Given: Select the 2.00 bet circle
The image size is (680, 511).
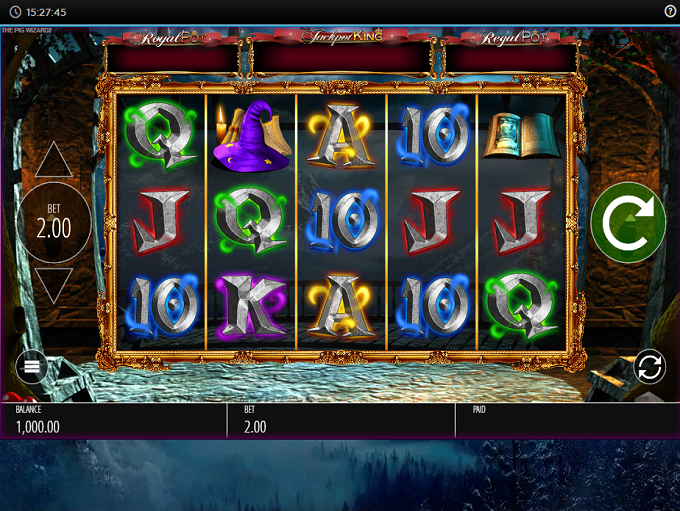Looking at the screenshot, I should point(54,222).
